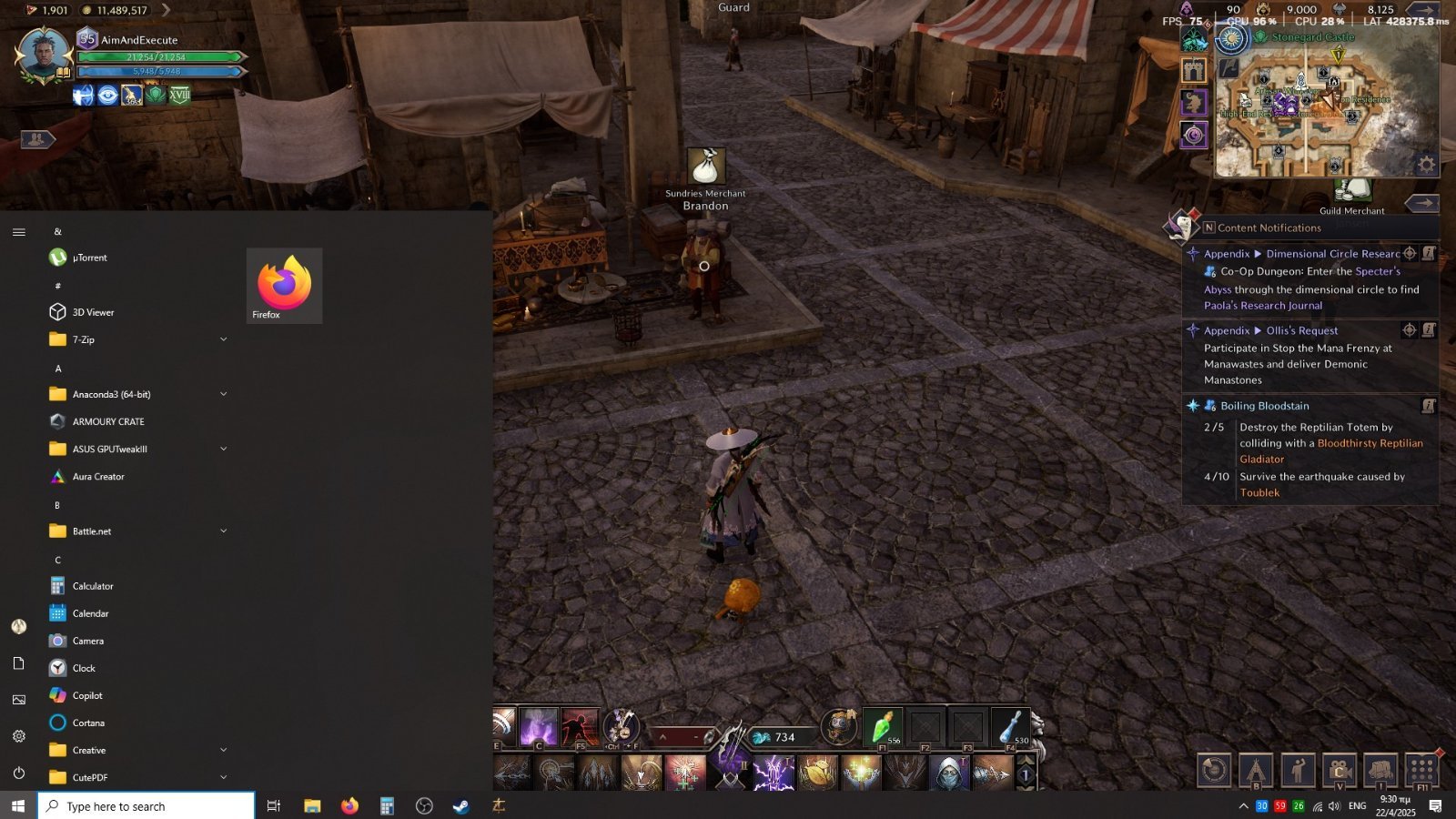Activate the hooded masked figure skill
Viewport: 1456px width, 819px height.
click(947, 773)
